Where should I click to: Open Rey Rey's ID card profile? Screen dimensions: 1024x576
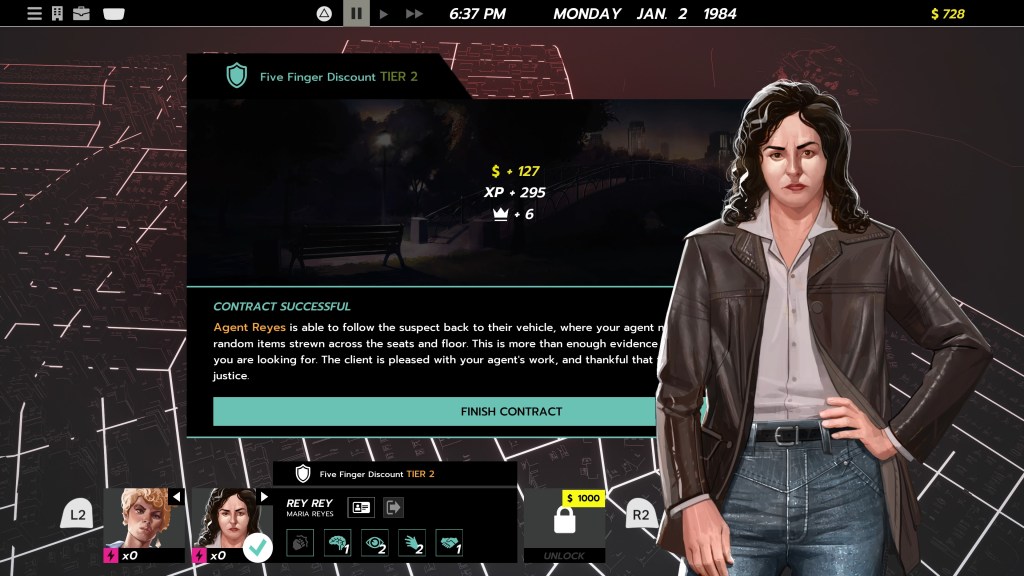coord(360,508)
